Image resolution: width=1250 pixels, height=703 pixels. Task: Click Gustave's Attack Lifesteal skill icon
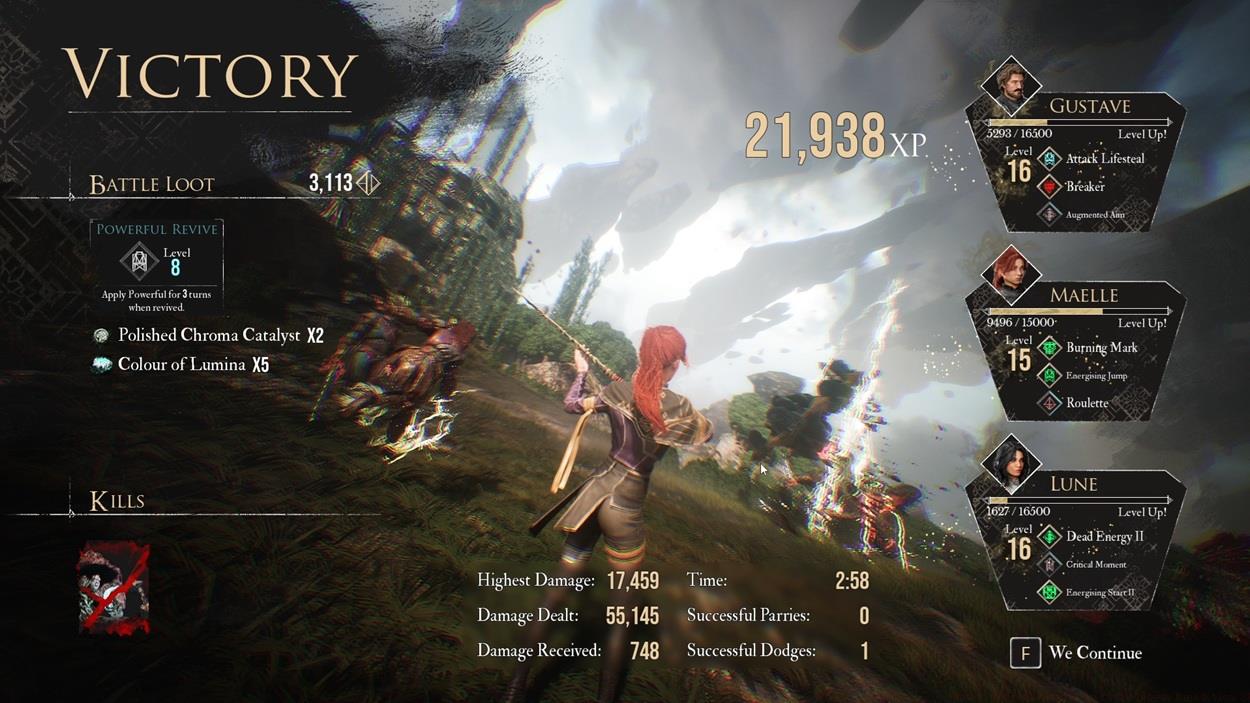click(x=1050, y=158)
